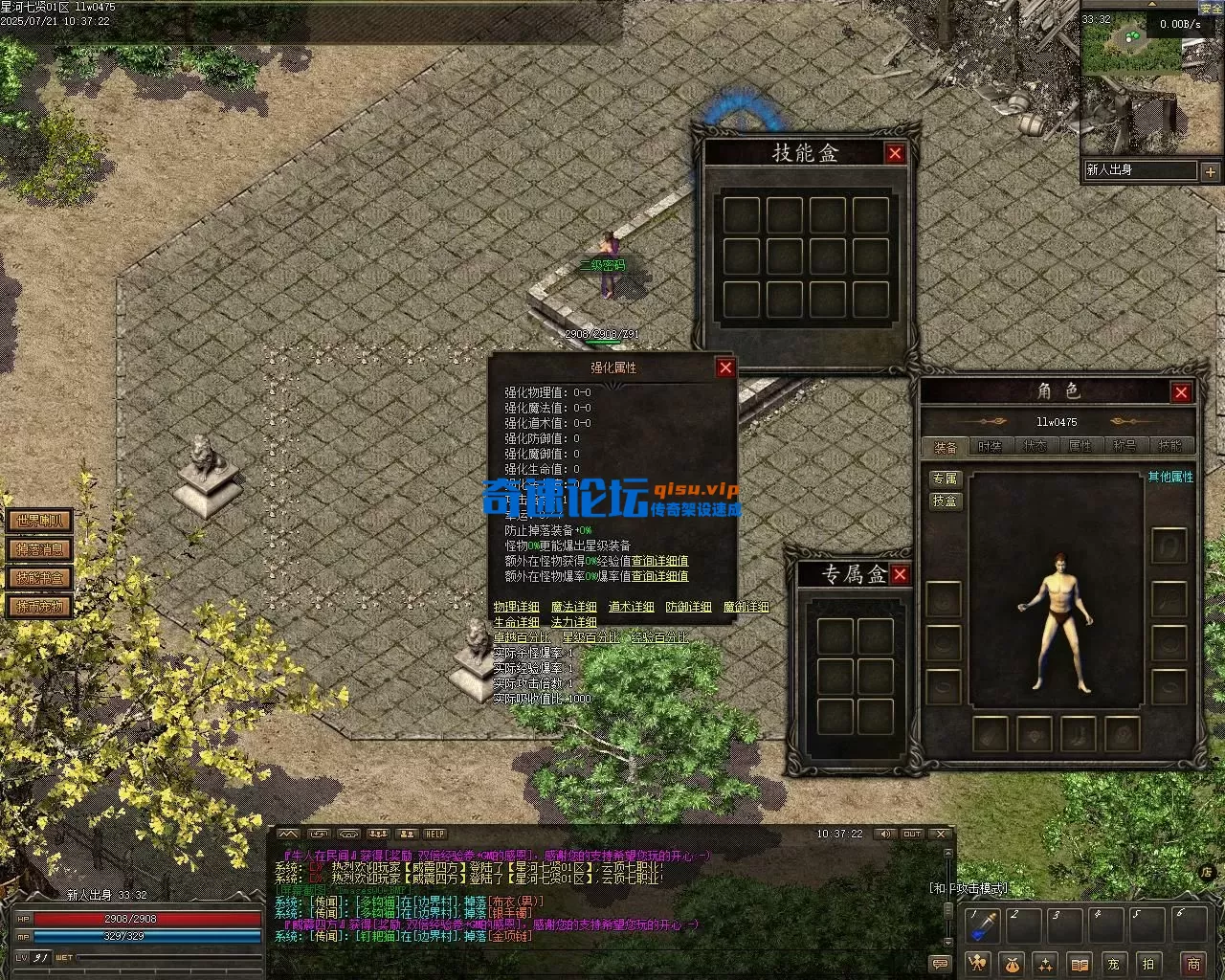The image size is (1225, 980).
Task: View 物理详细 physical details link
Action: tap(517, 607)
